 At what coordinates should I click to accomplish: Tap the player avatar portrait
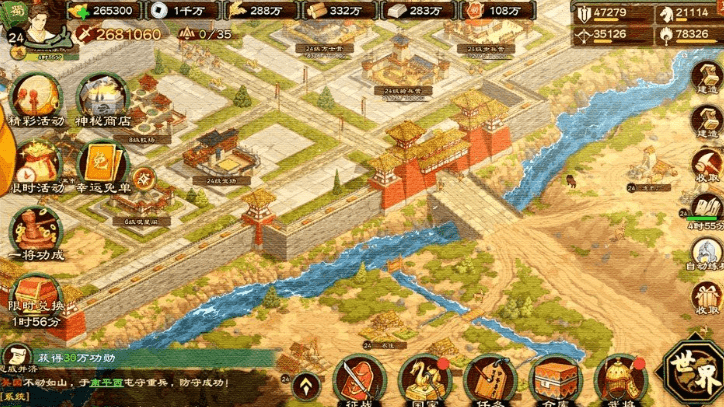(x=44, y=24)
